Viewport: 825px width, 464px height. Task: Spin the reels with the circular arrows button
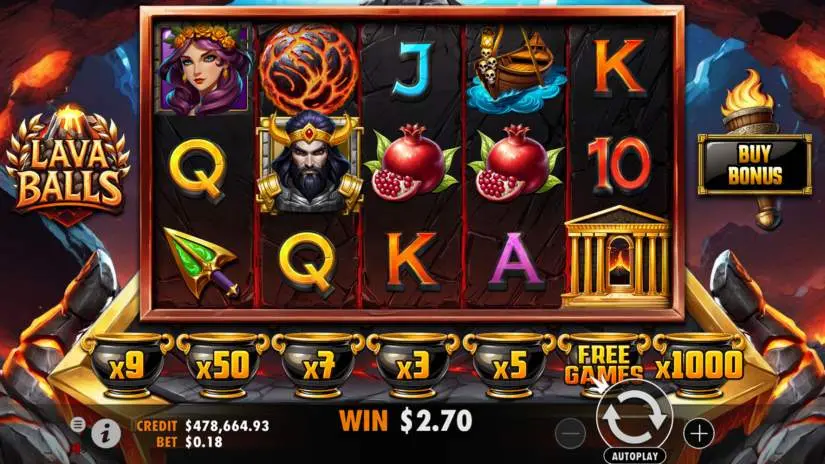click(634, 422)
